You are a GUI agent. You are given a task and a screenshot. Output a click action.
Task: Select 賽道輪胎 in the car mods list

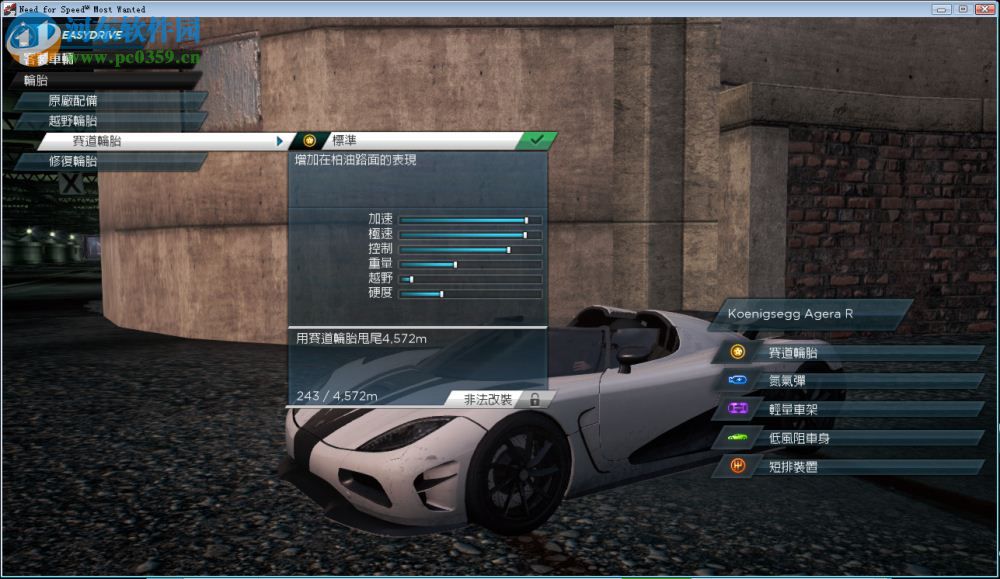click(850, 352)
